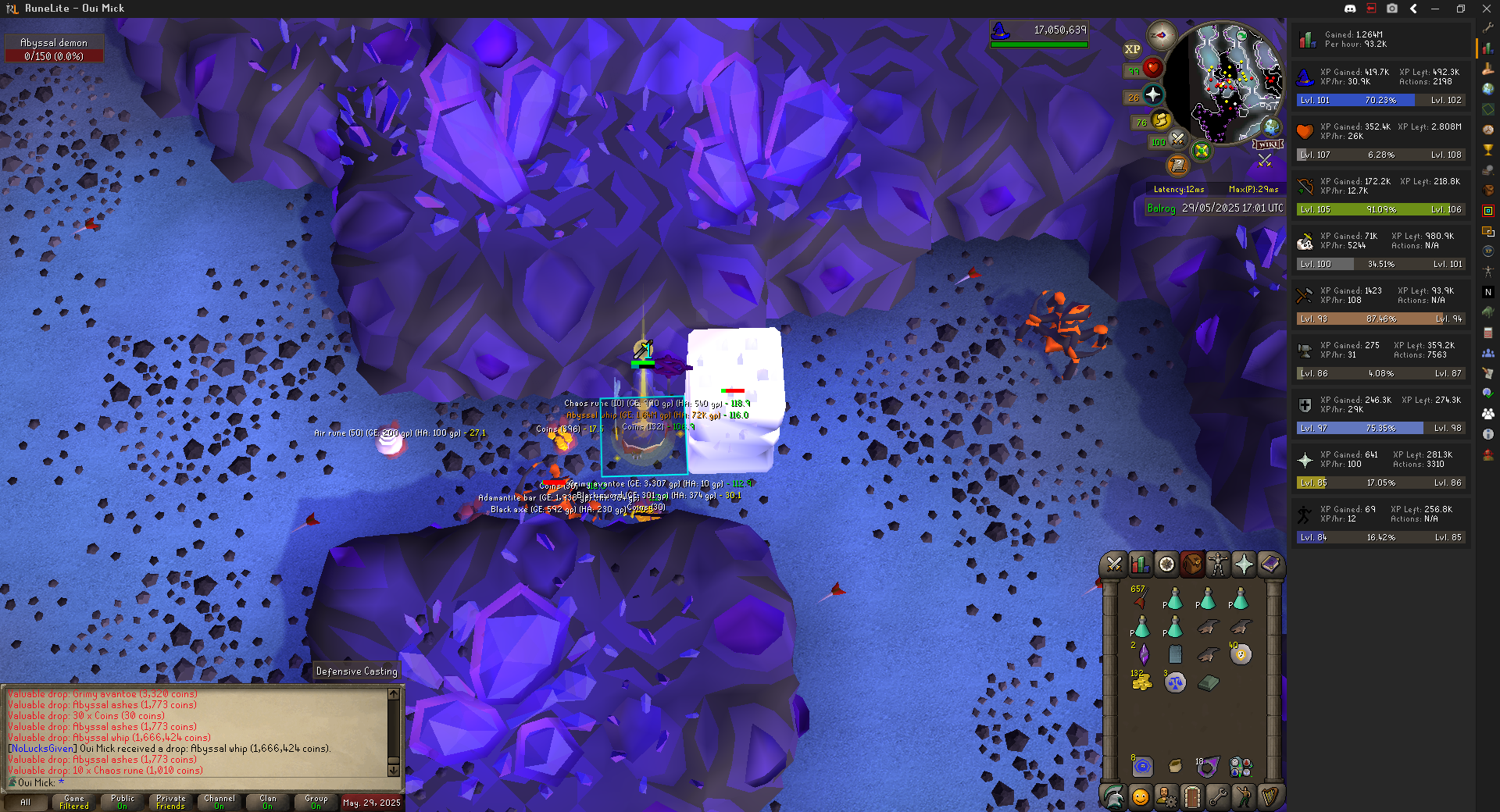Activate the special attack orb
The height and width of the screenshot is (812, 1500).
[x=1178, y=140]
